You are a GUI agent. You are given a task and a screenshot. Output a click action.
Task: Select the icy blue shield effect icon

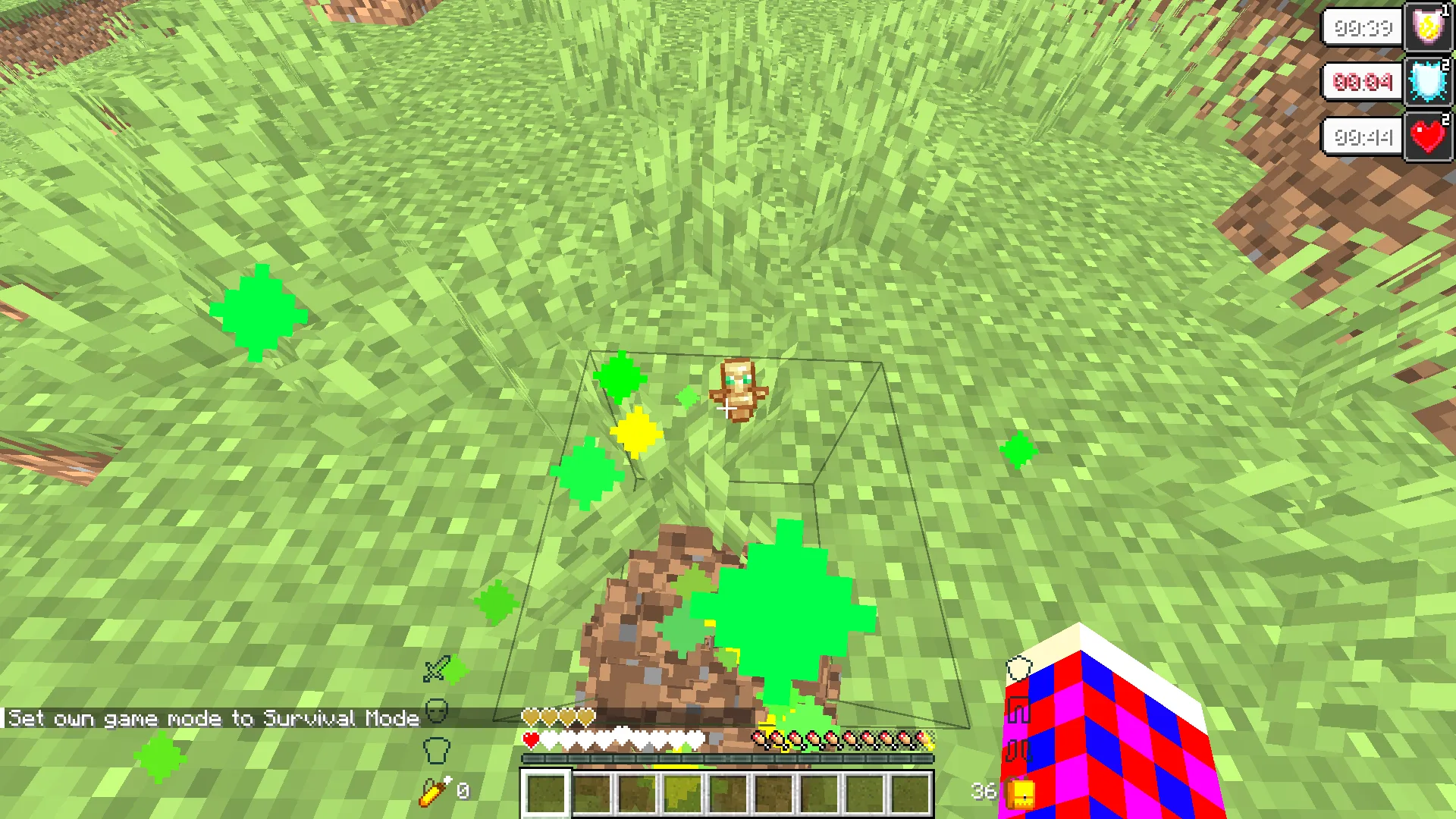[1428, 82]
